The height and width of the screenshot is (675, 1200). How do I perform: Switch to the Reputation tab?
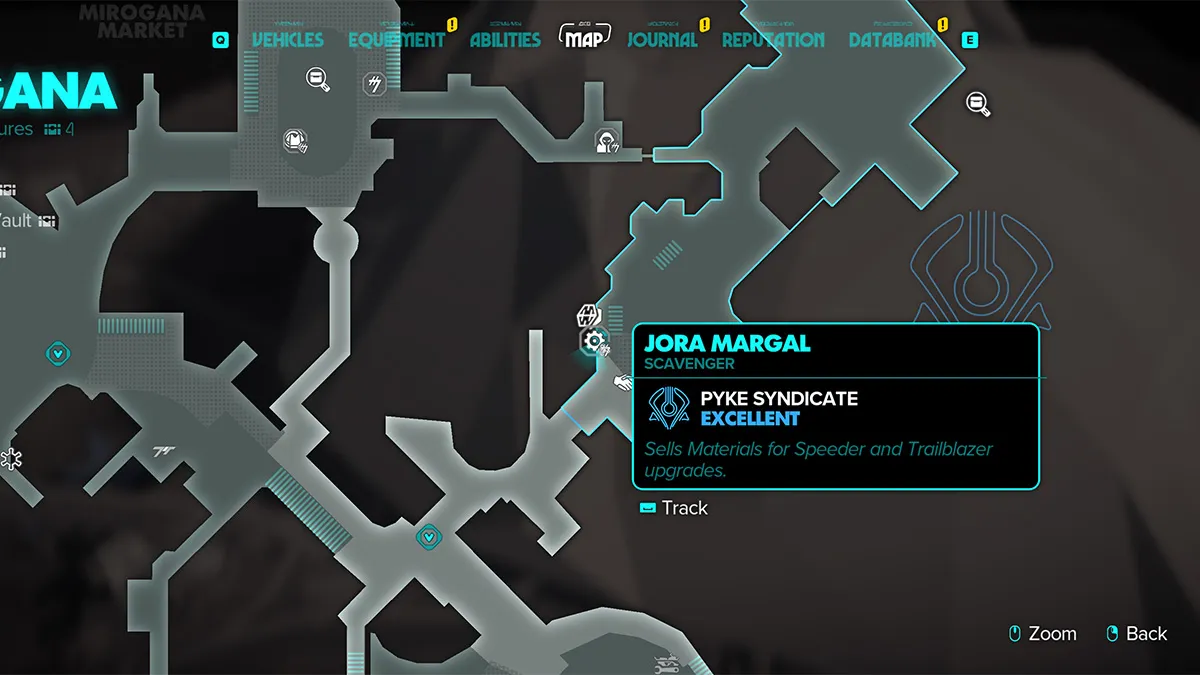click(x=773, y=40)
